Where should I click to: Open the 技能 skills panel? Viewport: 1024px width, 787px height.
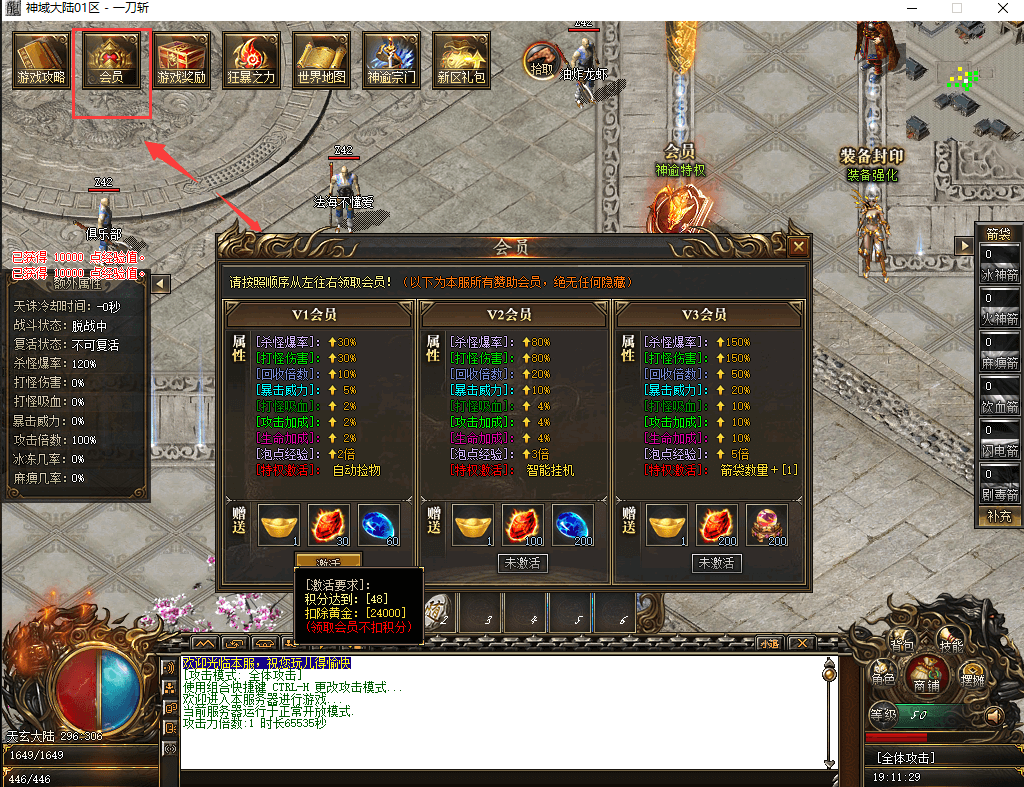[x=951, y=645]
